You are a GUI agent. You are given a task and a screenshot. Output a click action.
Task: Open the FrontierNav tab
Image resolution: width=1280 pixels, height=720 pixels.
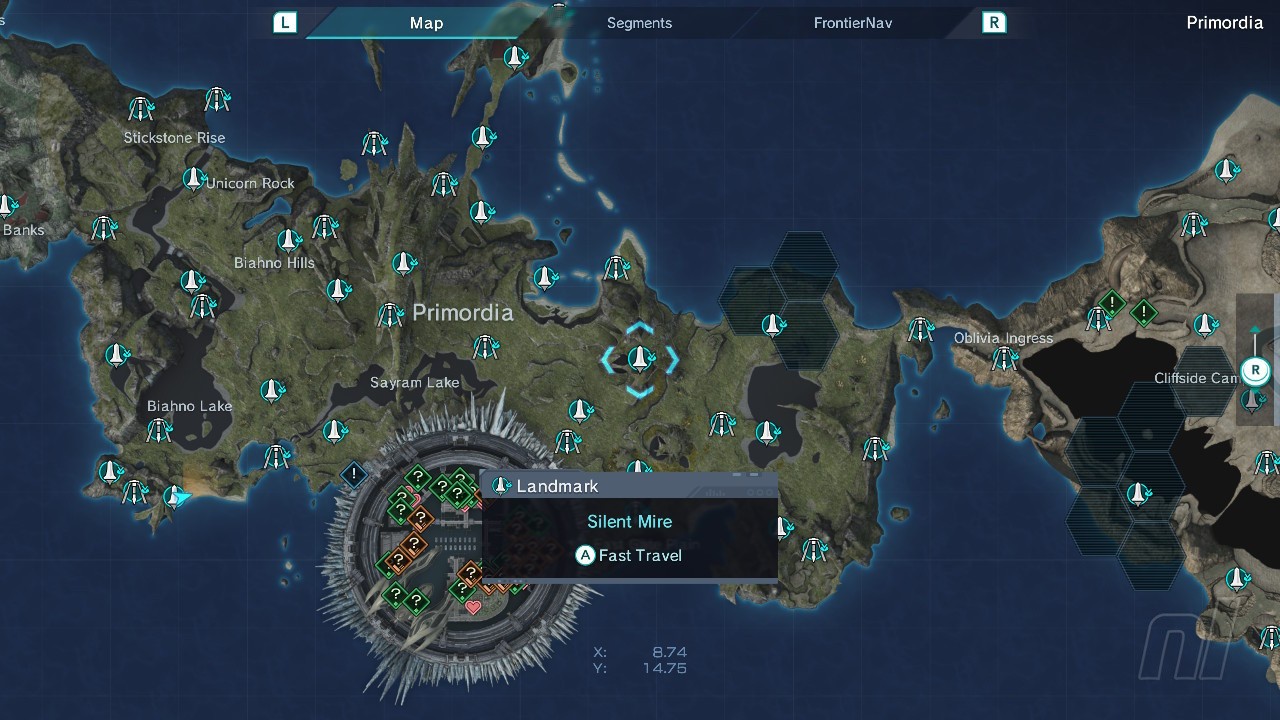852,23
